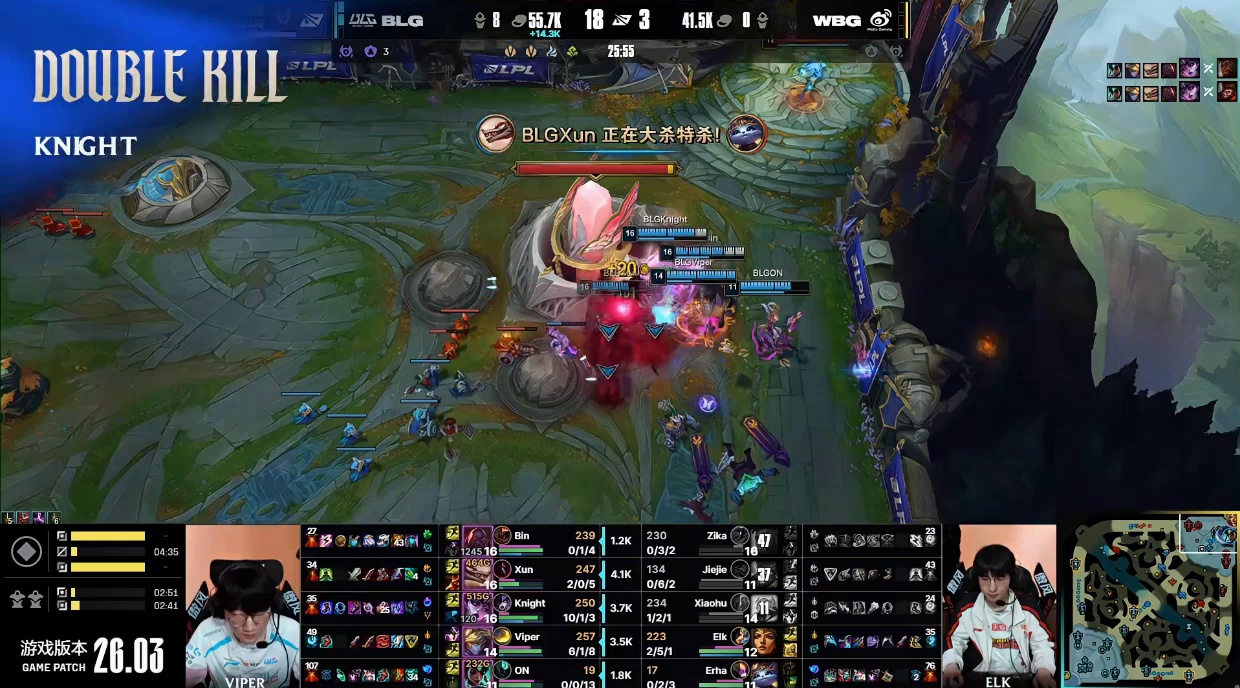This screenshot has width=1240, height=688.
Task: Click the BLG team logo
Action: 385,20
